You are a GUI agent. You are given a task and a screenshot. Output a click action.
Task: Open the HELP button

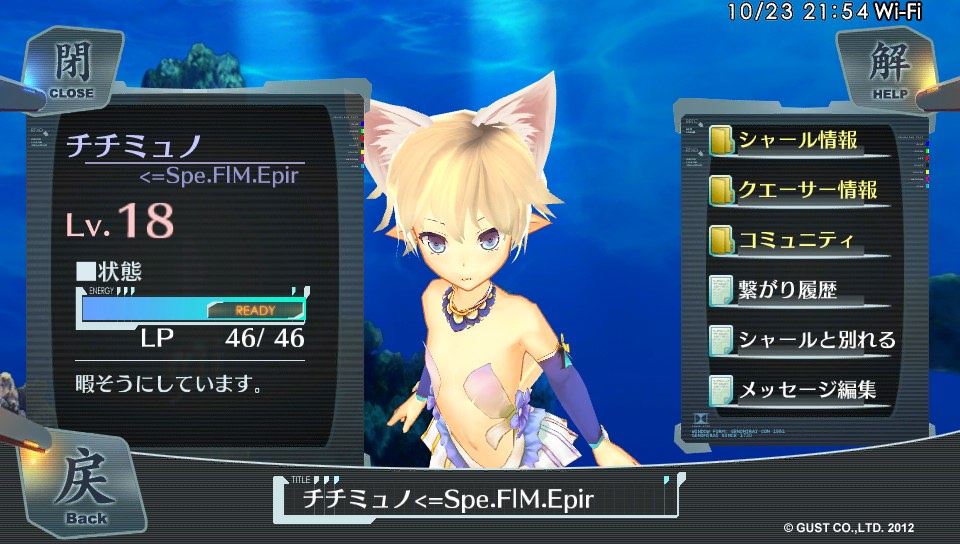click(x=885, y=70)
